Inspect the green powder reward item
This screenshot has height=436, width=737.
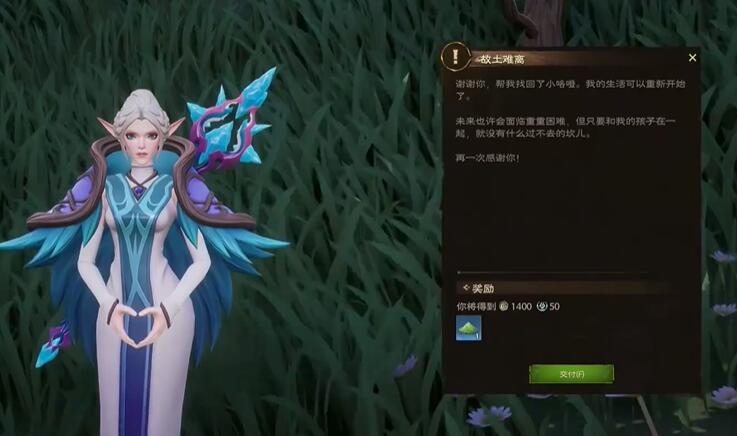coord(469,328)
